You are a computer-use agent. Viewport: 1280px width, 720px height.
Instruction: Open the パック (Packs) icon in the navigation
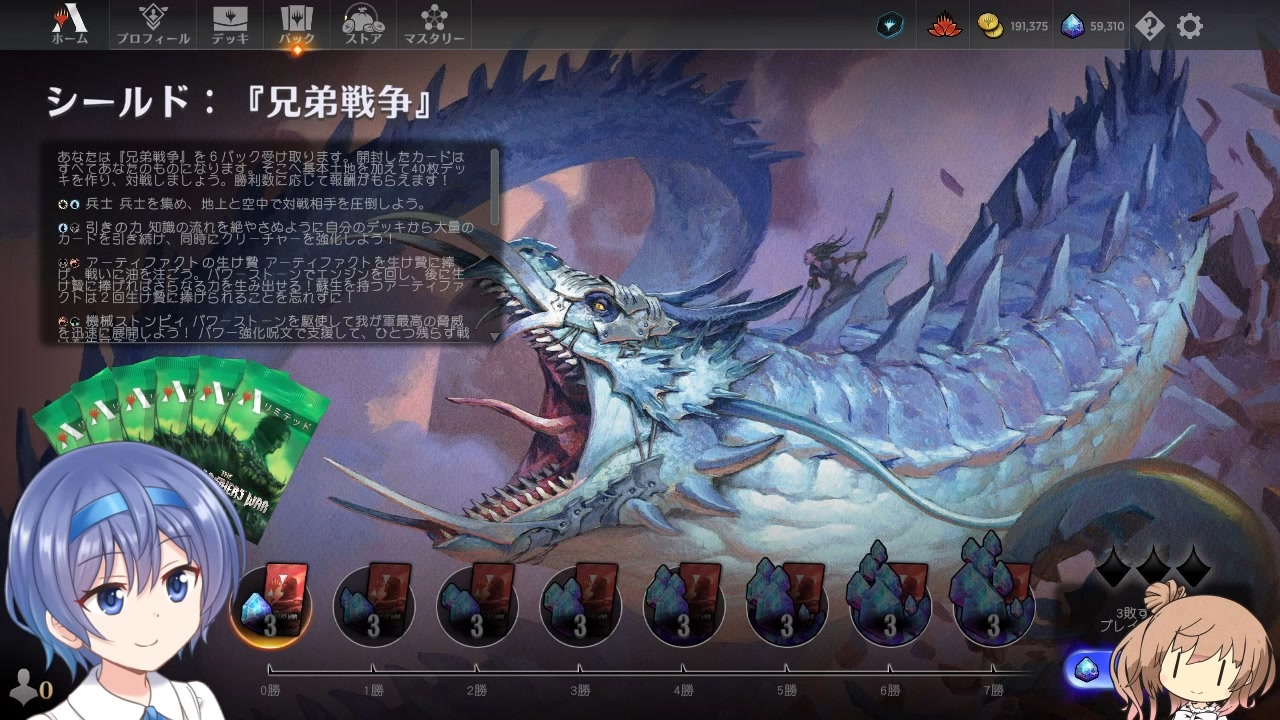(x=296, y=18)
